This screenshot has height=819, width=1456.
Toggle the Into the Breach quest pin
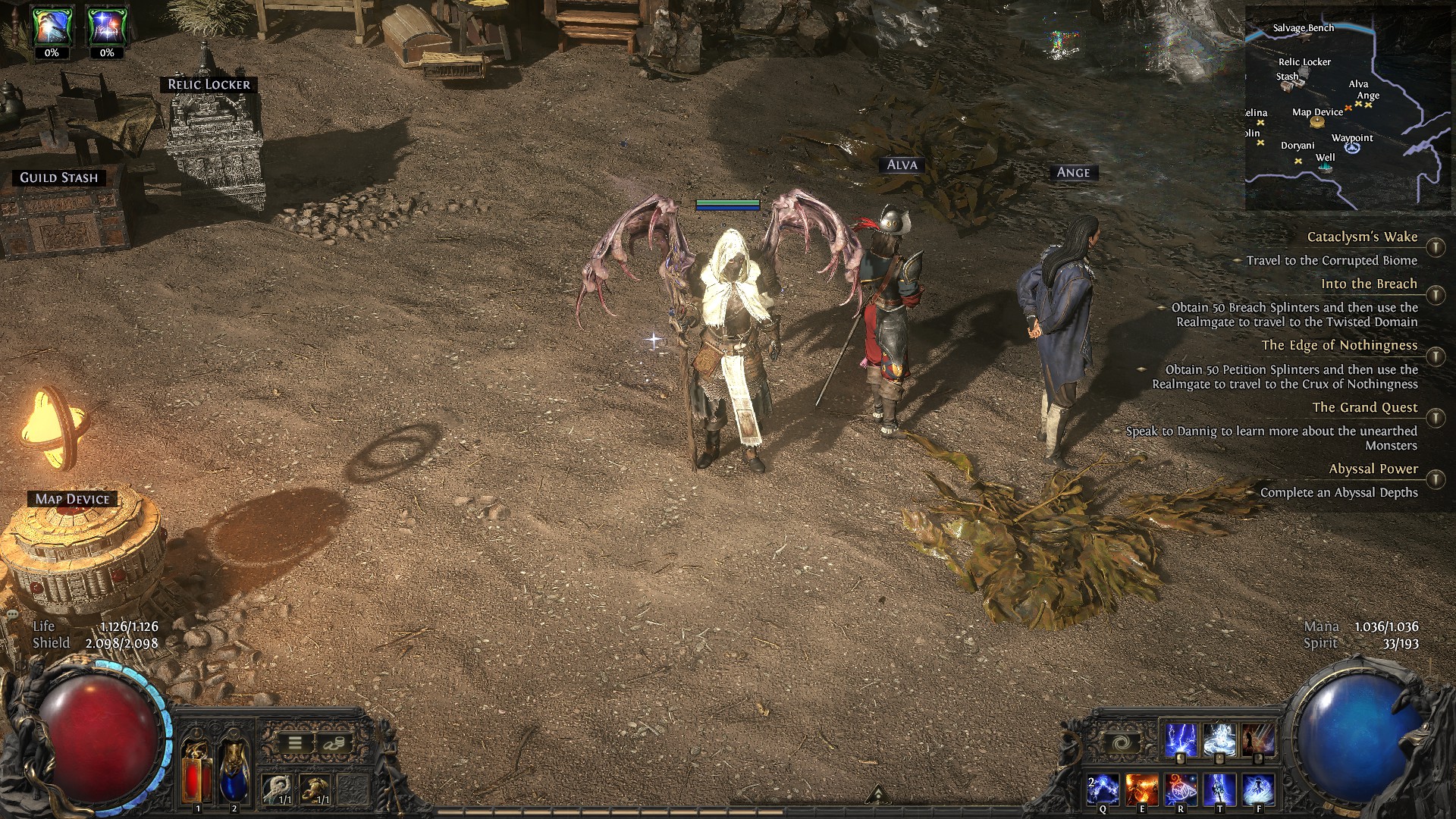[x=1435, y=294]
